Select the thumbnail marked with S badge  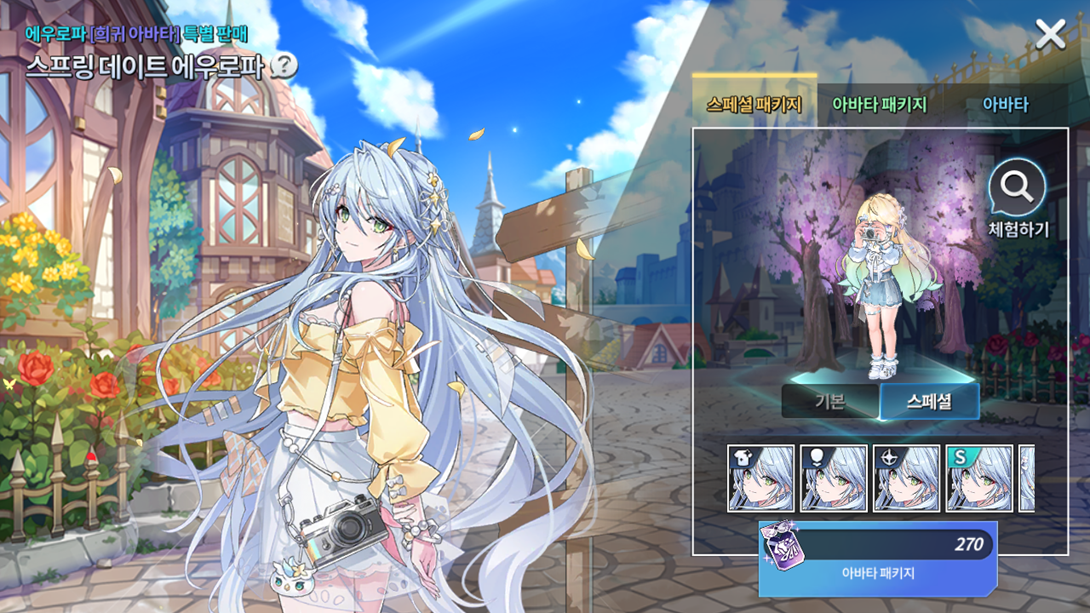pyautogui.click(x=979, y=479)
